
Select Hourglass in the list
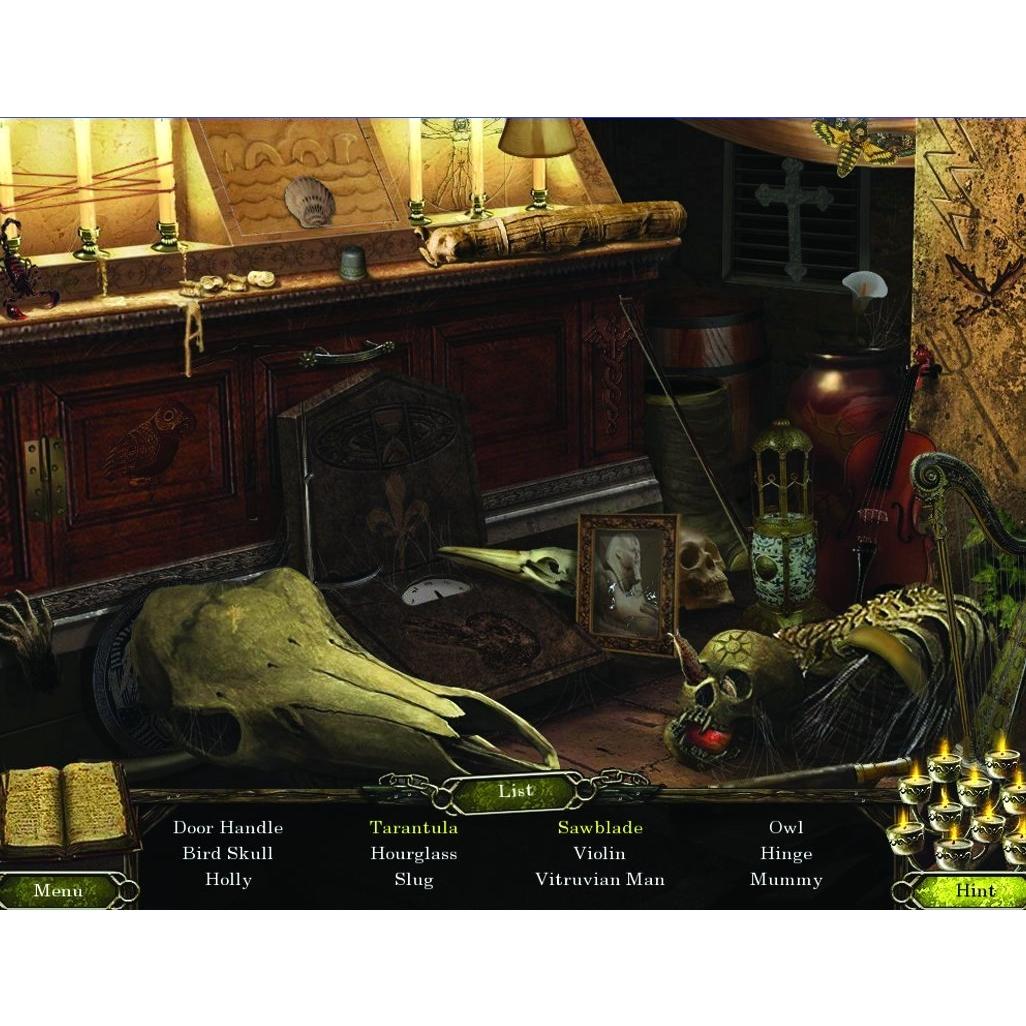[414, 854]
